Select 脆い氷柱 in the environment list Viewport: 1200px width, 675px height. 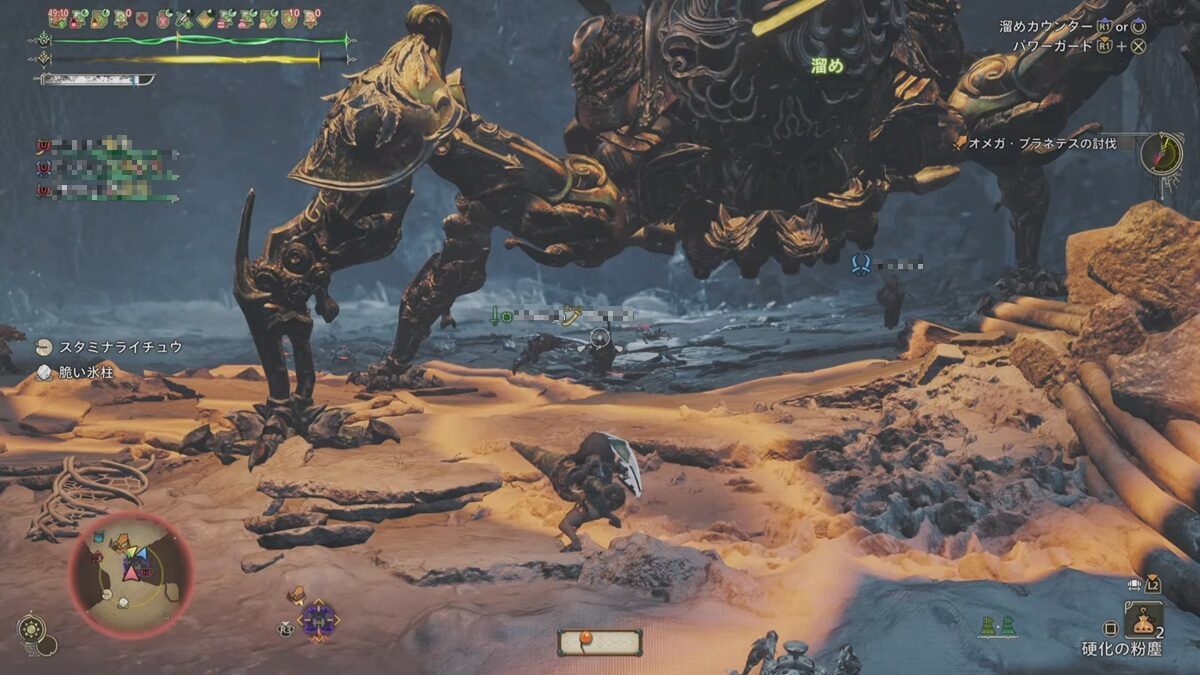pos(85,373)
